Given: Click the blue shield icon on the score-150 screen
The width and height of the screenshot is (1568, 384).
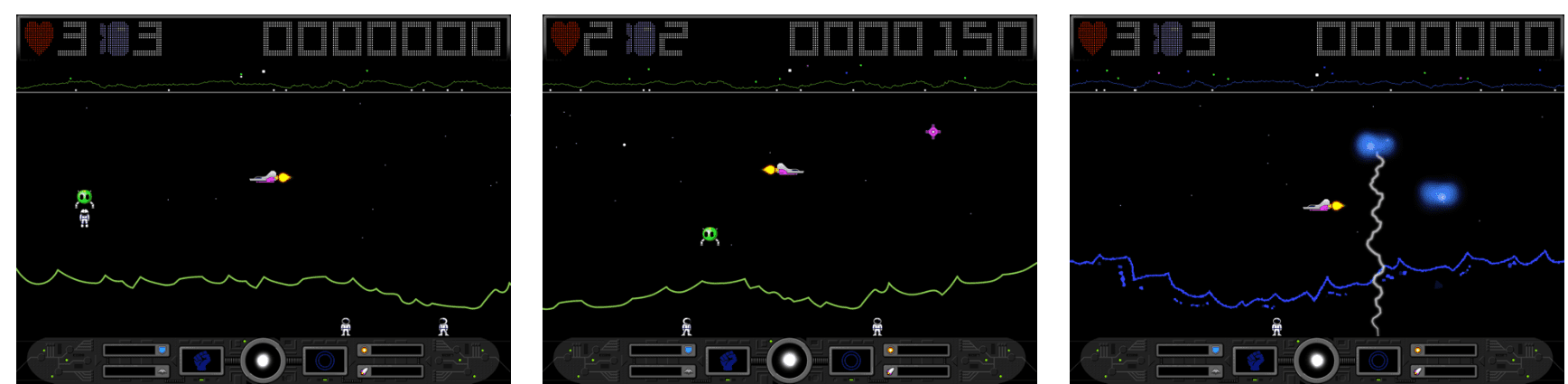Looking at the screenshot, I should pyautogui.click(x=688, y=350).
